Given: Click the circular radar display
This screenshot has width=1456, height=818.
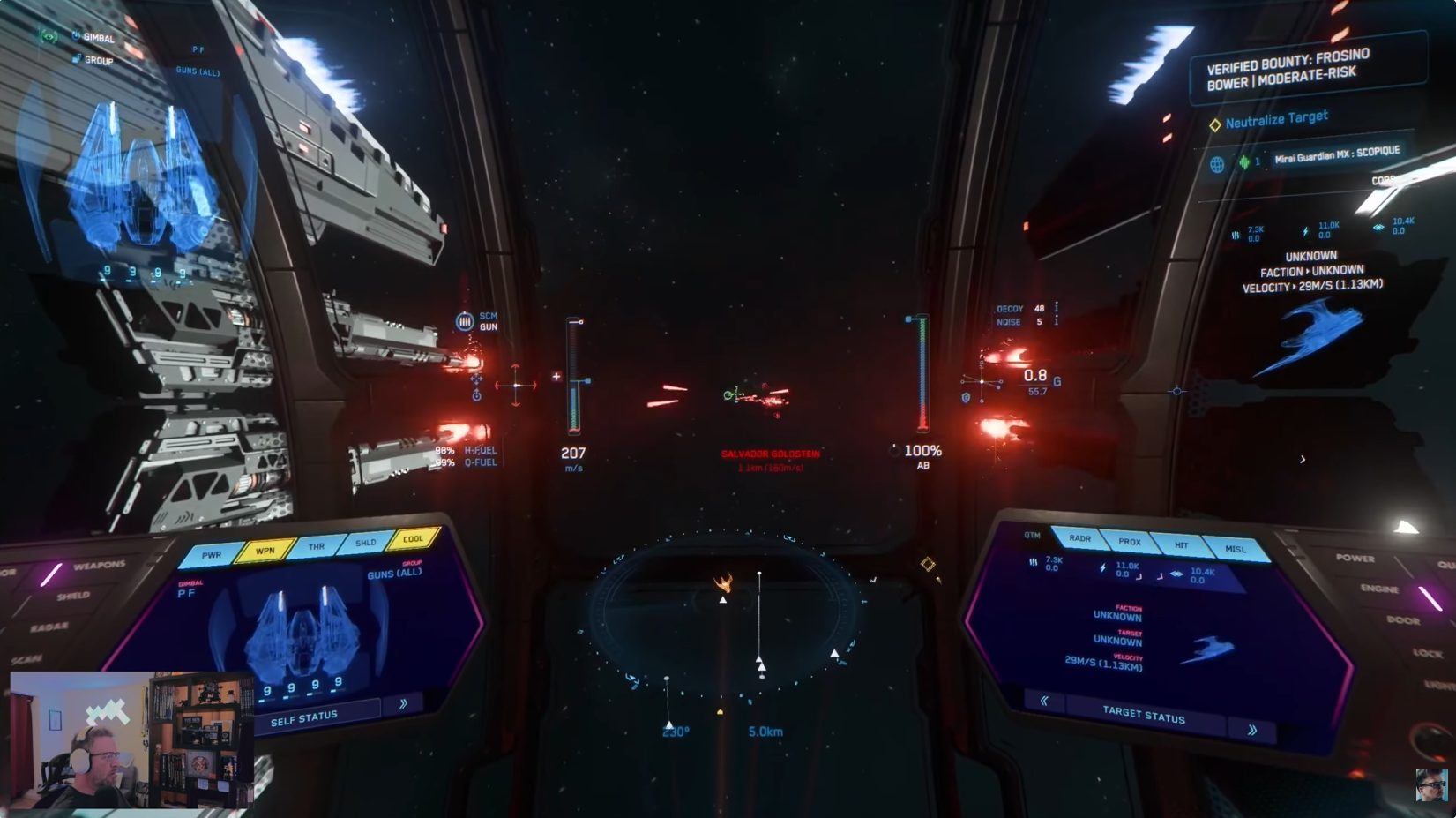Looking at the screenshot, I should click(725, 618).
